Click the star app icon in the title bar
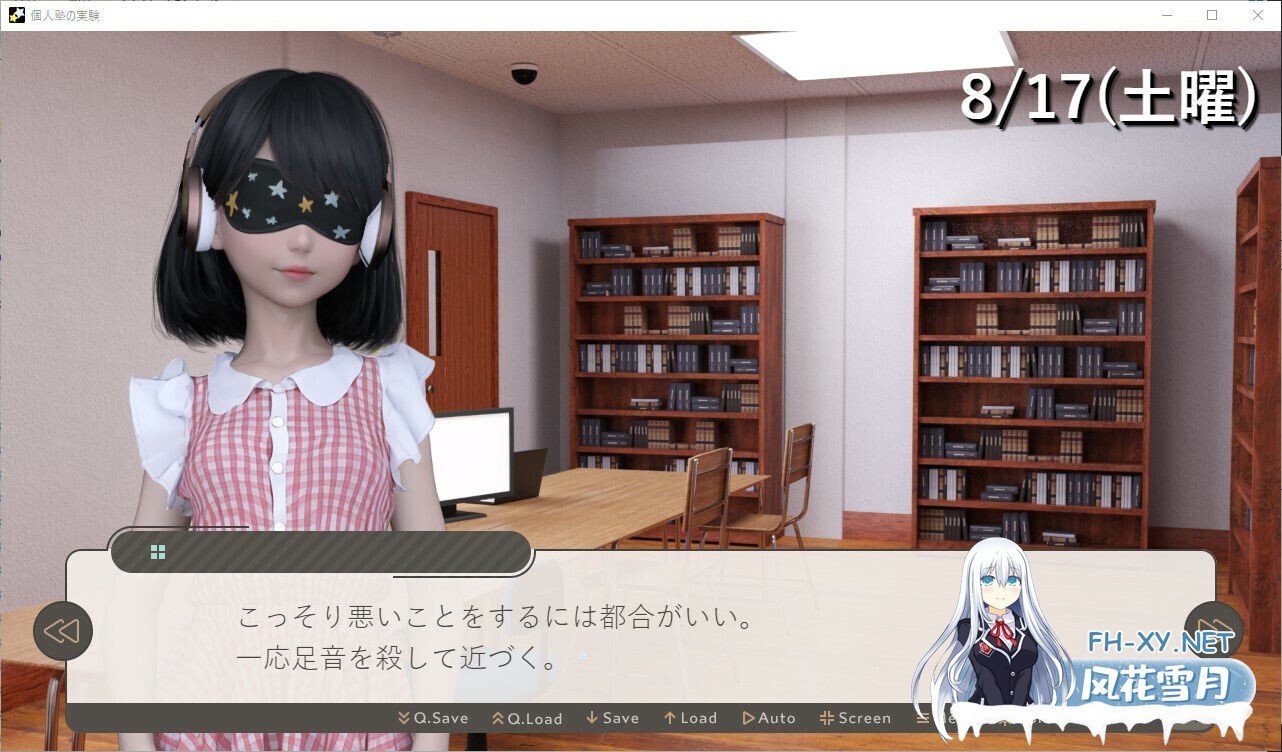 point(18,15)
